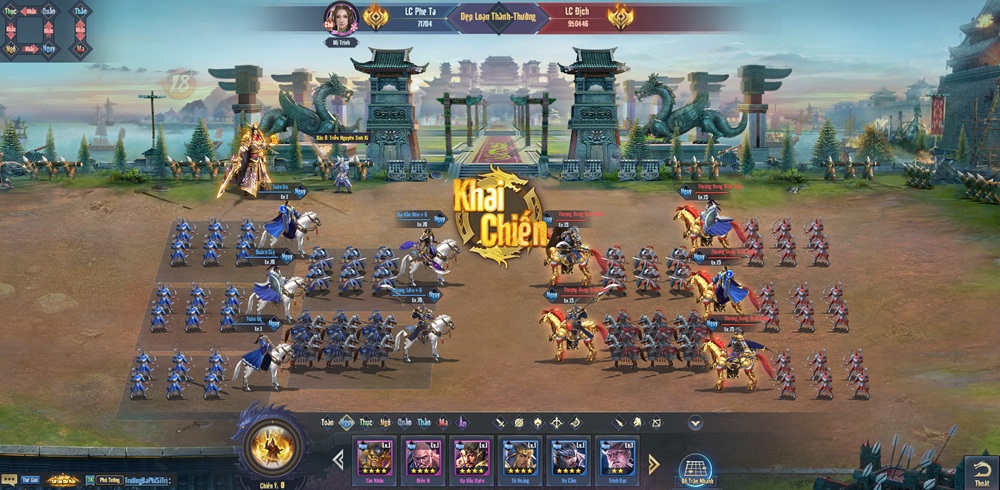Exit battle with the Thoát button

point(979,470)
